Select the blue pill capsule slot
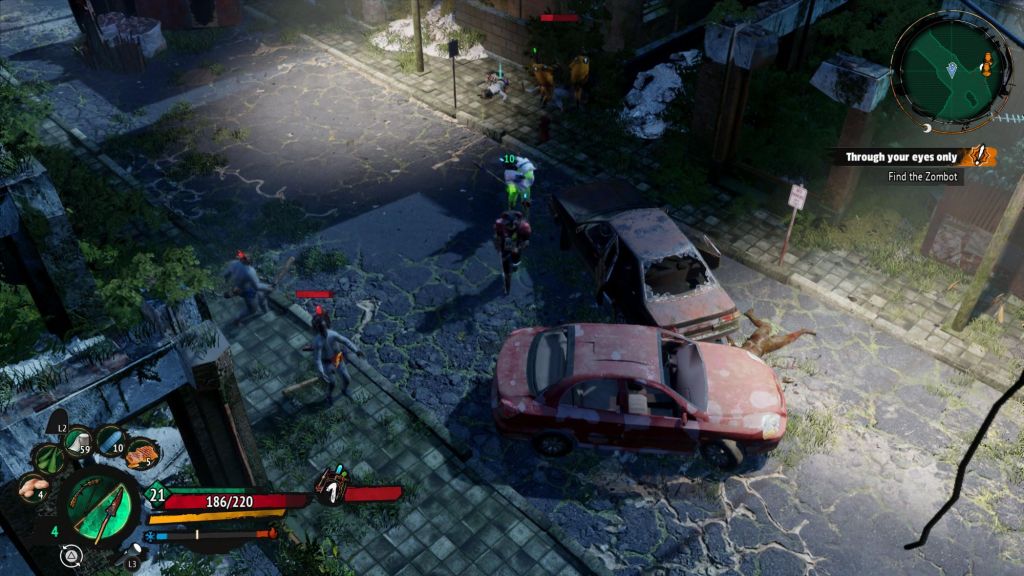Viewport: 1024px width, 576px height. click(x=111, y=440)
